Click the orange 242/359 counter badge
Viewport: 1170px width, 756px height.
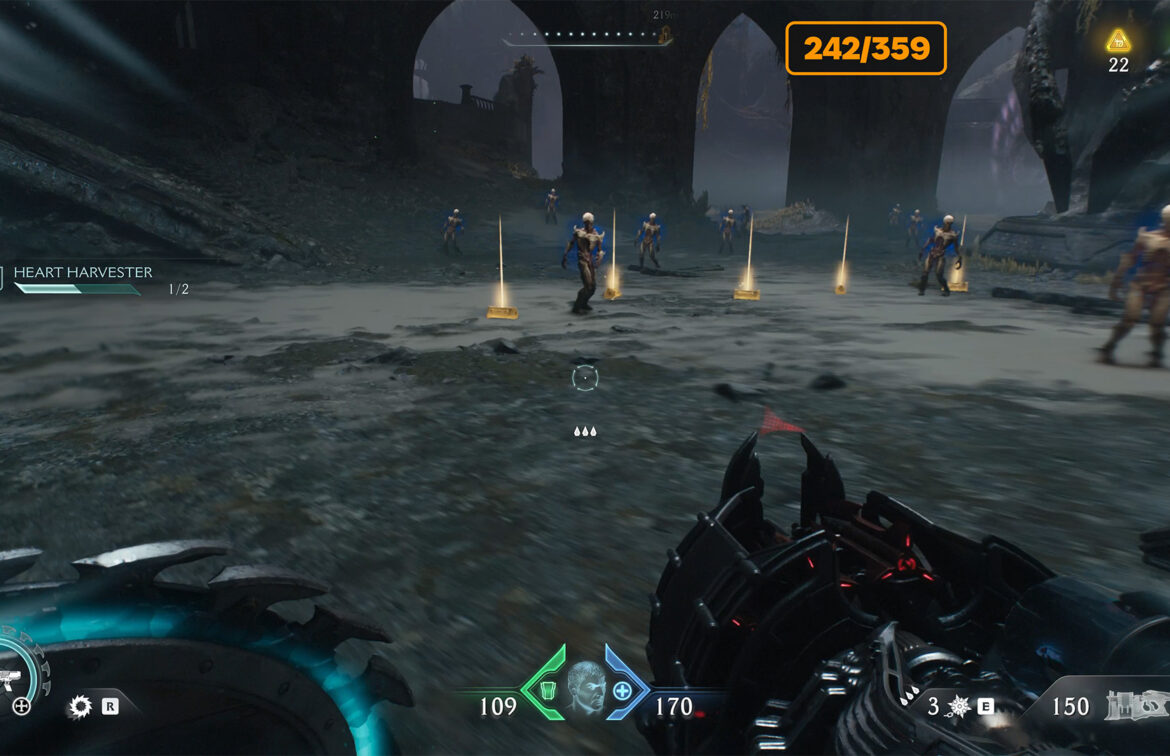[x=866, y=48]
